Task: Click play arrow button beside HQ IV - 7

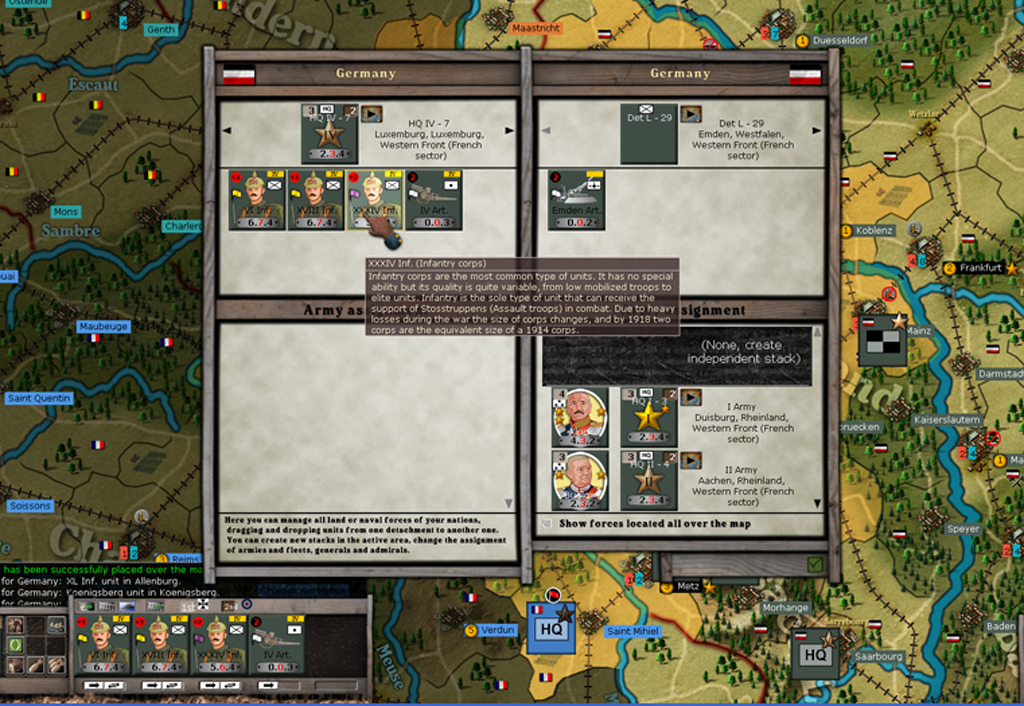Action: point(372,114)
